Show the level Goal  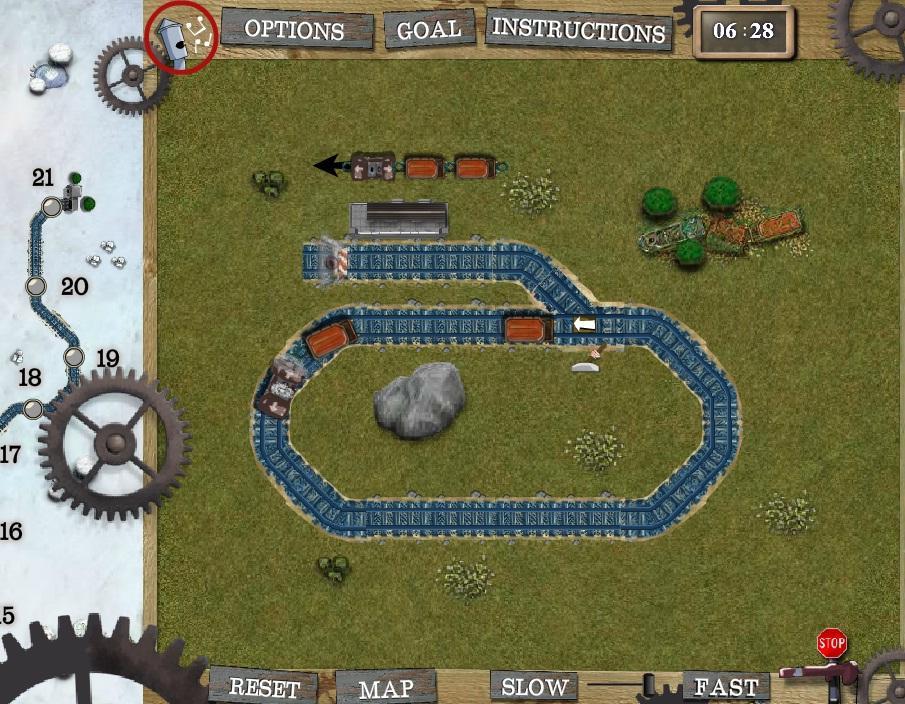[x=430, y=30]
